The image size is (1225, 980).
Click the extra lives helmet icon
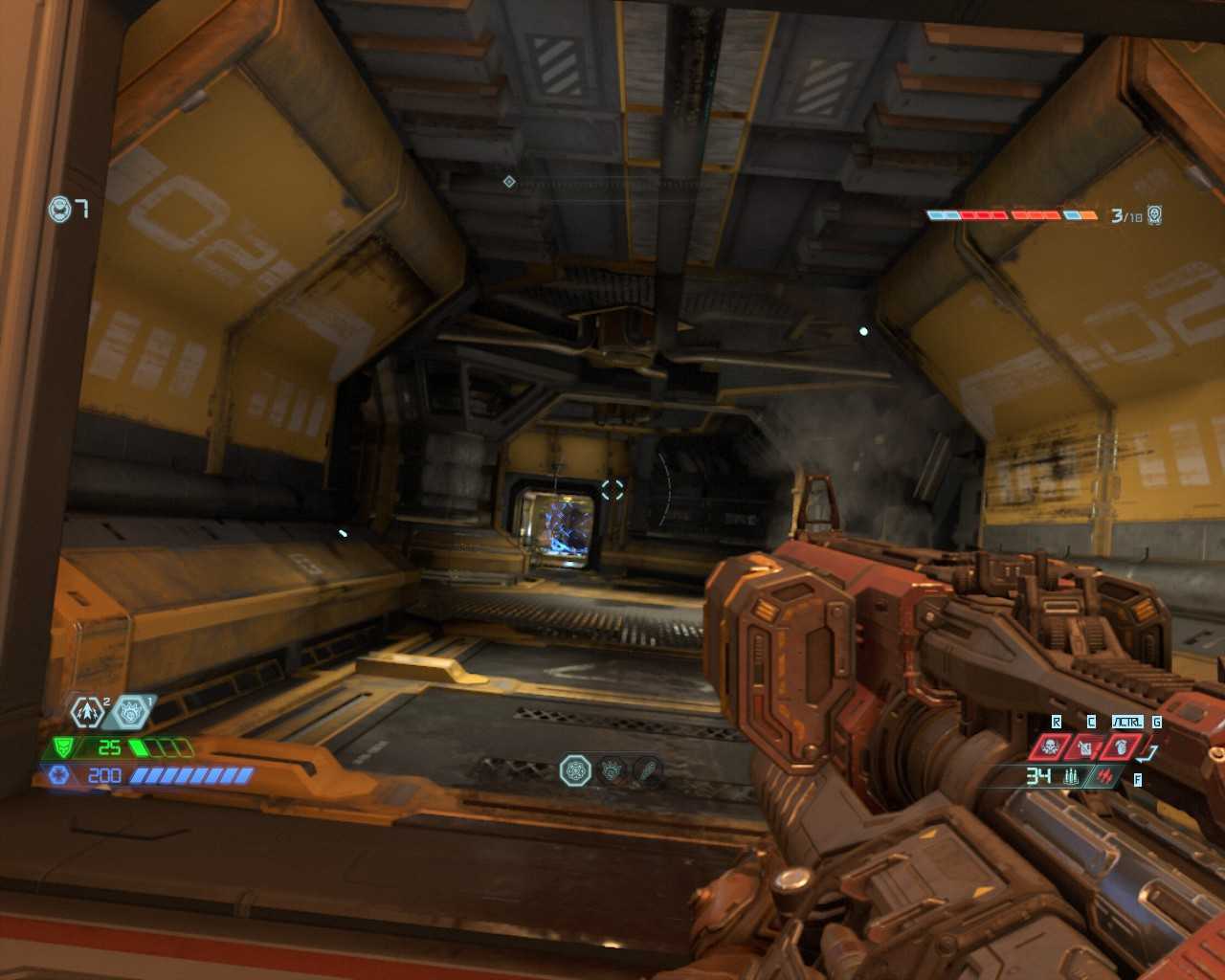pos(60,208)
